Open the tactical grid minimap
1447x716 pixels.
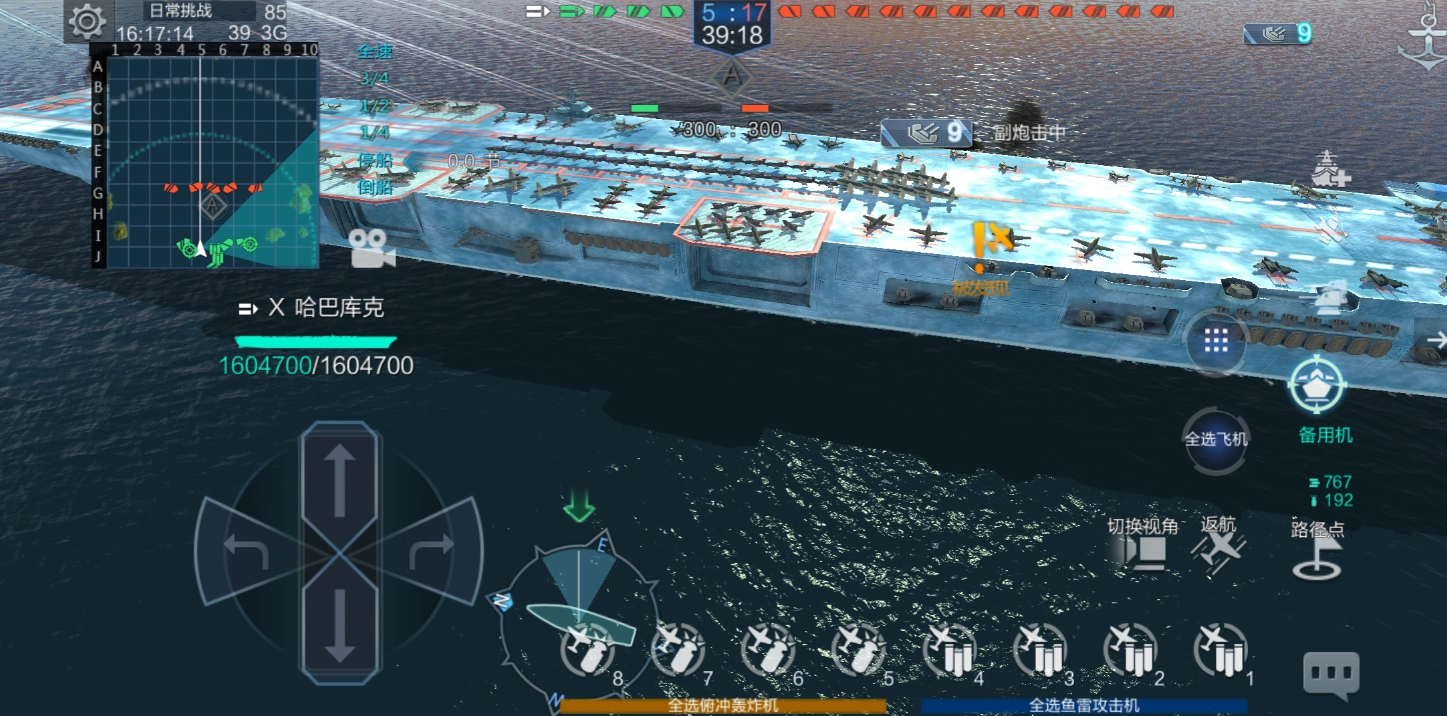[212, 162]
